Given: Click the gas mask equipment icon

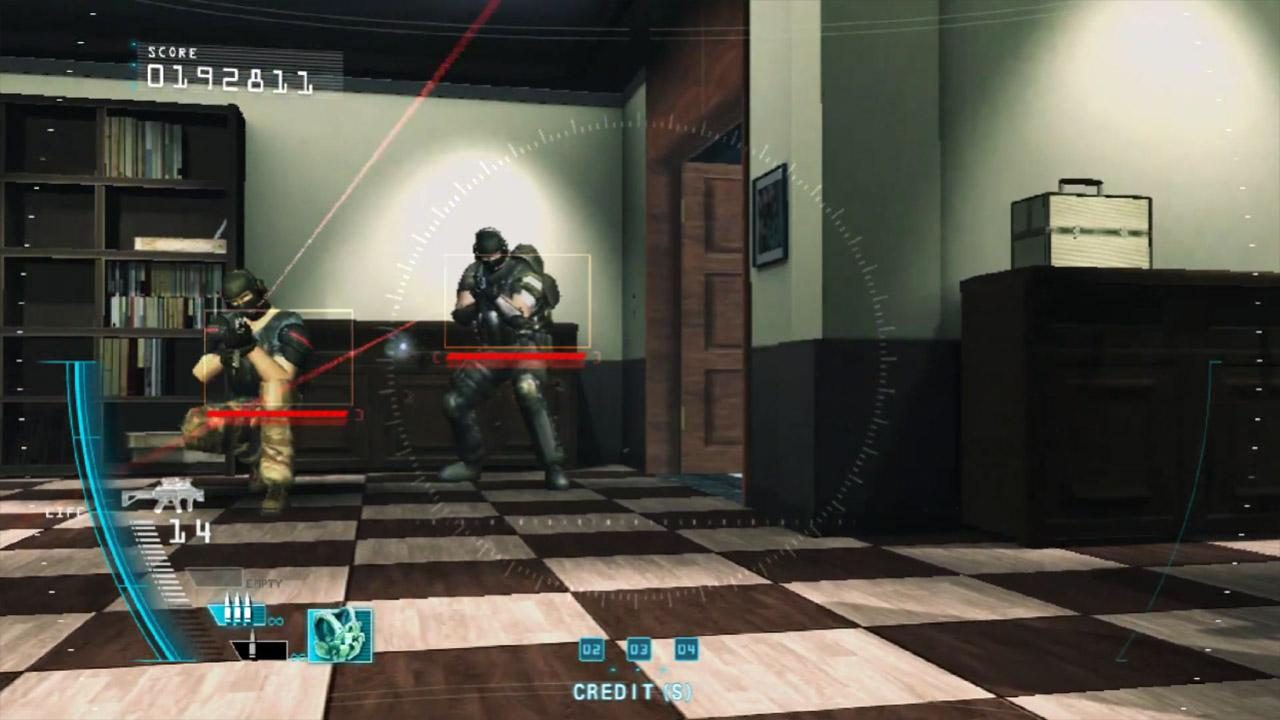Looking at the screenshot, I should tap(341, 636).
